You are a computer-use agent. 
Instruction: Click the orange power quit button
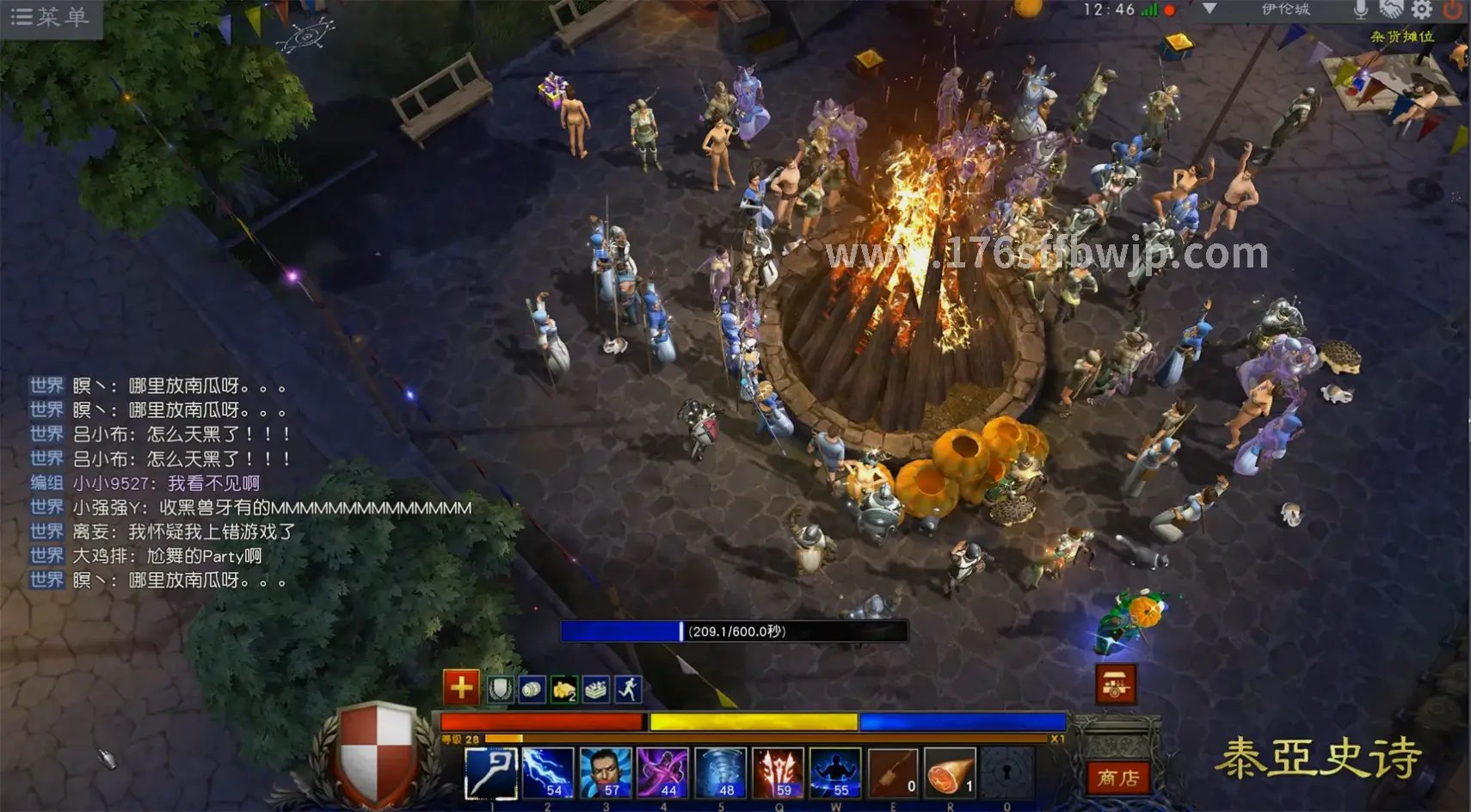click(x=1452, y=9)
